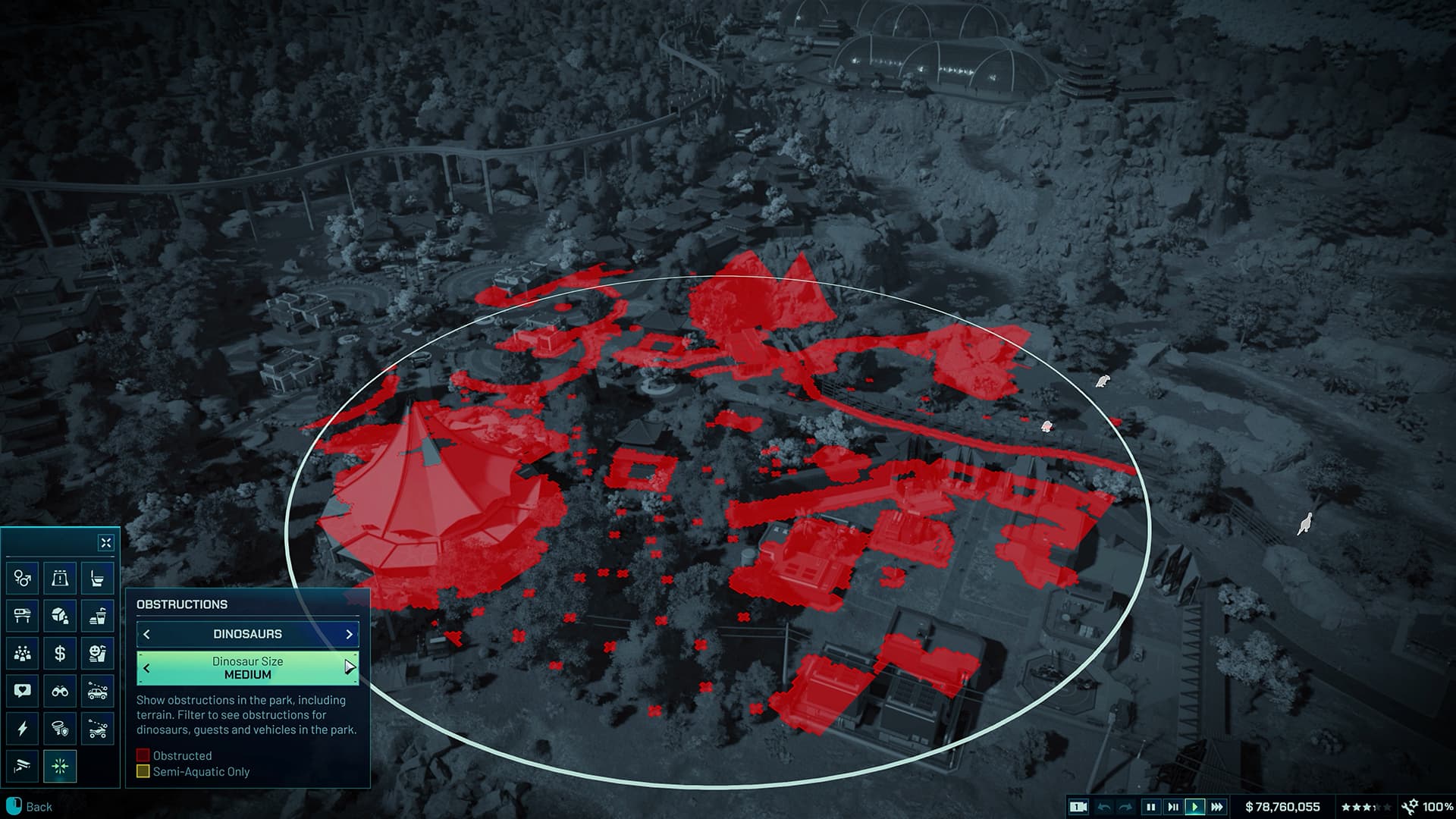The width and height of the screenshot is (1456, 819).
Task: Open the storm protection overlay icon
Action: (x=61, y=728)
